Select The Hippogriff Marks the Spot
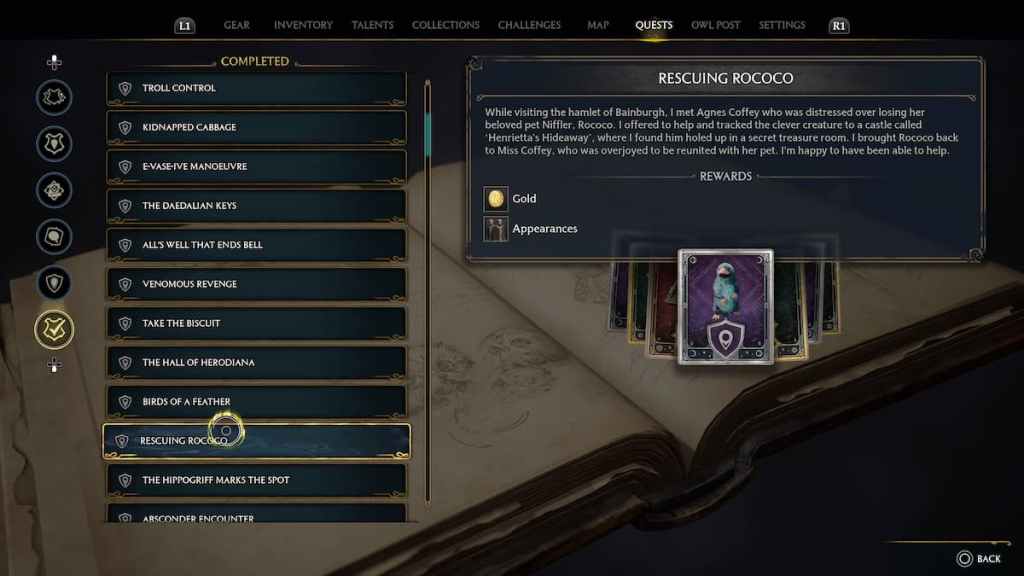The height and width of the screenshot is (576, 1024). pos(256,480)
